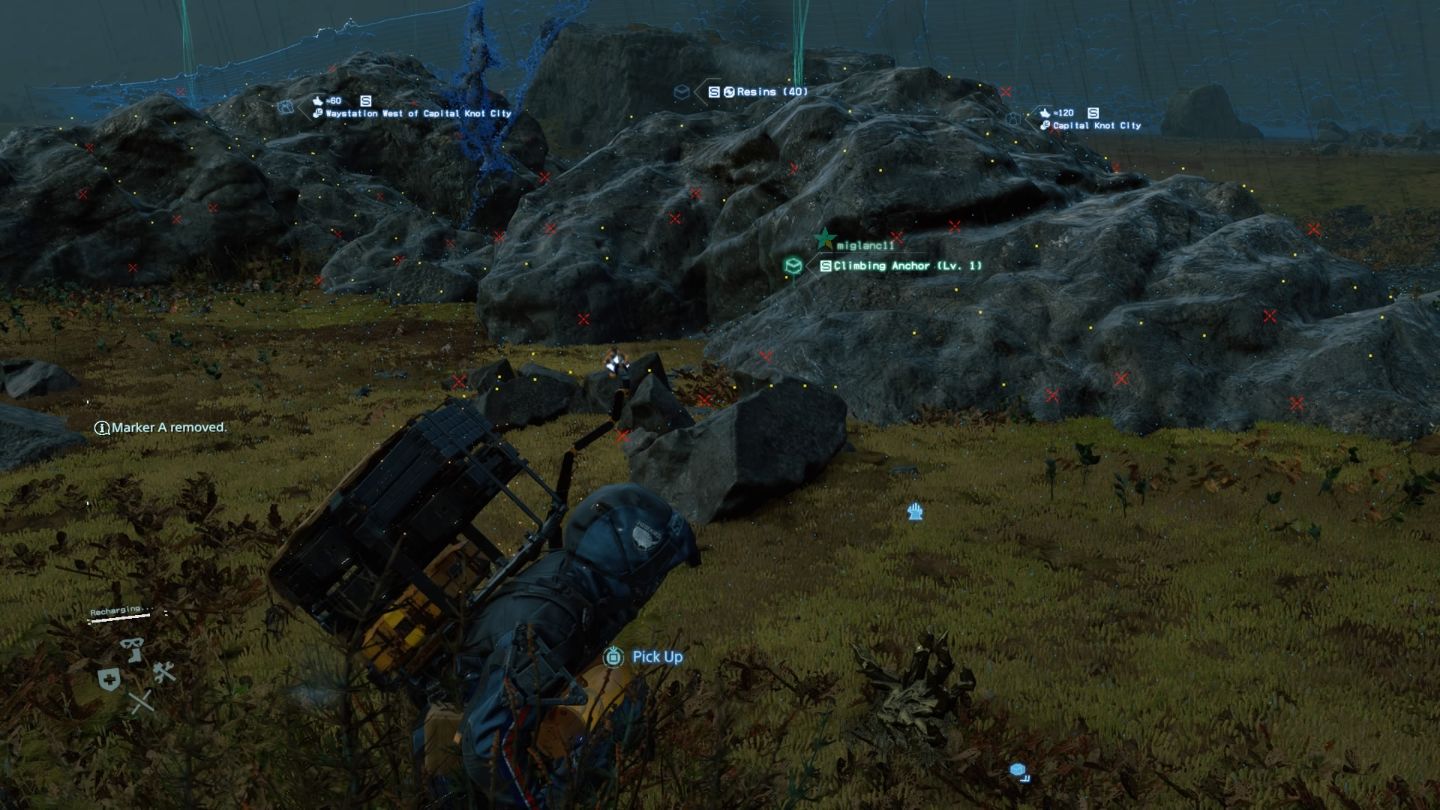Select the crossed lines weapon icon
Viewport: 1440px width, 810px height.
pyautogui.click(x=141, y=702)
